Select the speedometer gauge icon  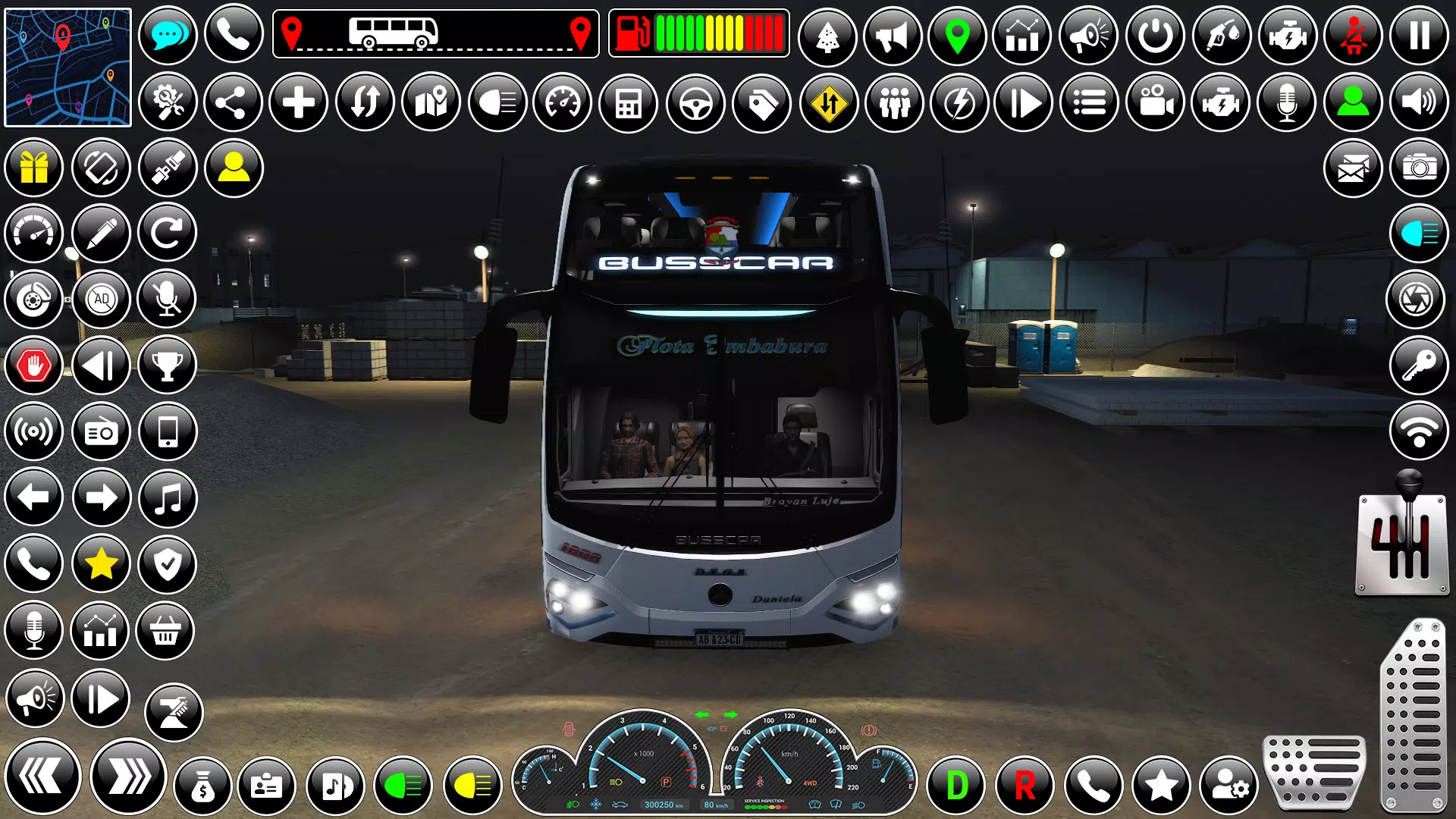tap(562, 102)
